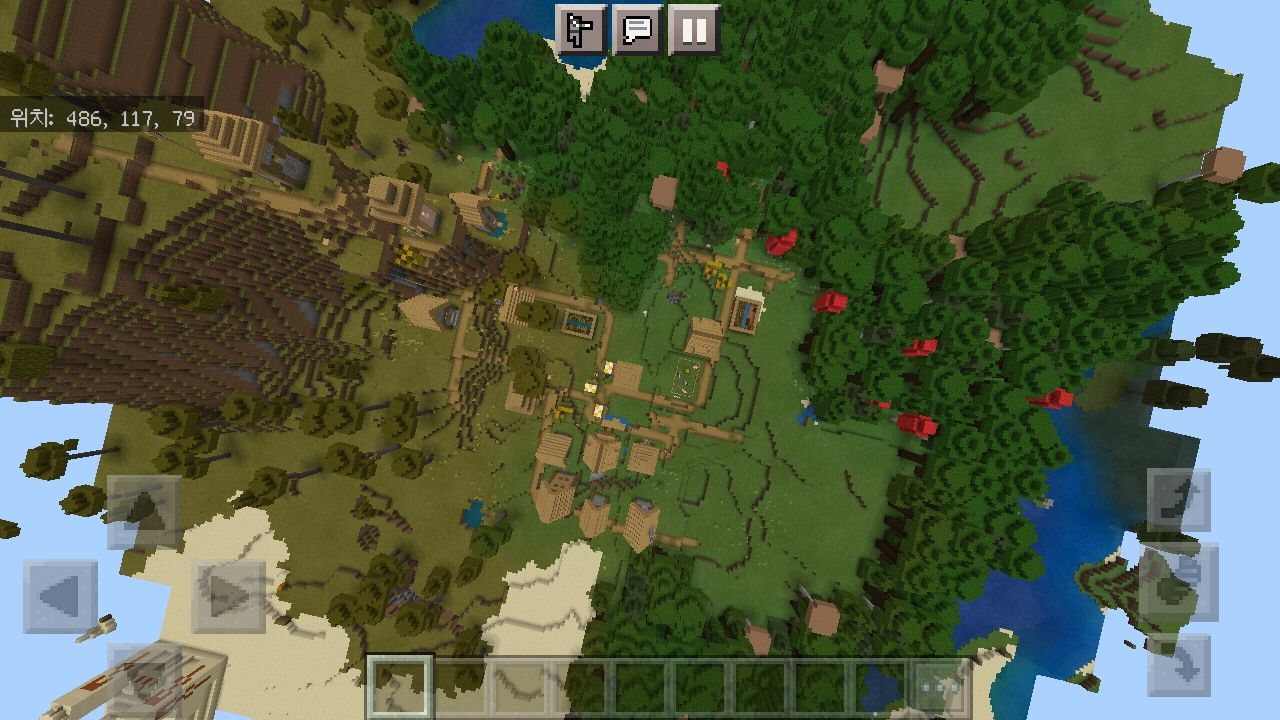
Task: Open the chat speech-bubble button
Action: click(x=637, y=30)
